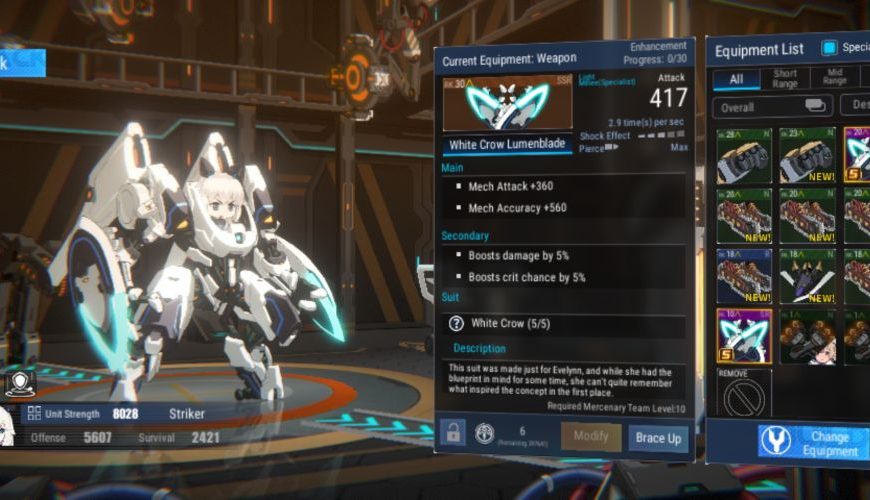
Task: Choose the equipped purple-bordered Lumenblade slot
Action: coord(744,336)
